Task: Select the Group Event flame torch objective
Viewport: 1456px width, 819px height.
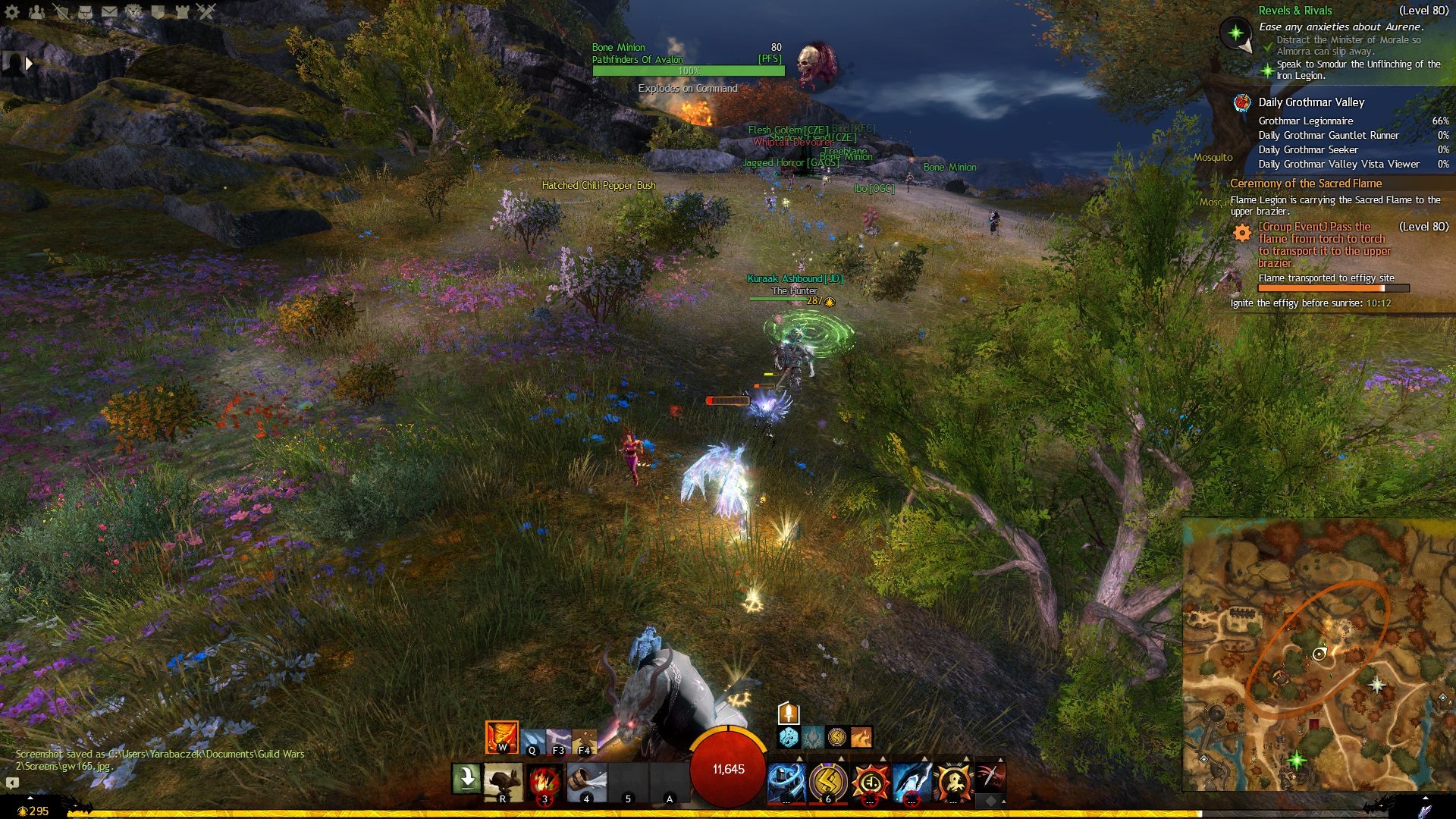Action: (x=1323, y=244)
